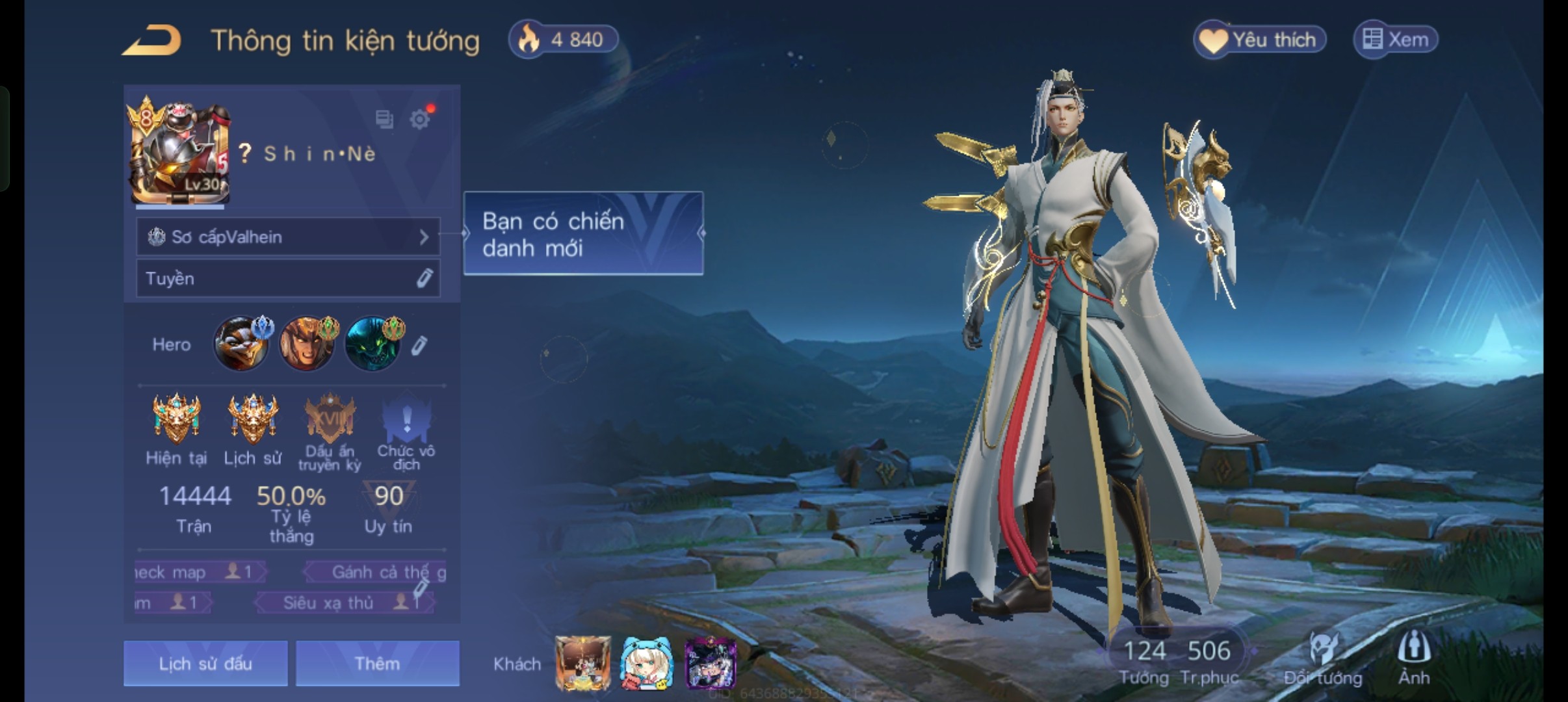1568x702 pixels.
Task: Select the blue-haired girl visitor avatar
Action: click(646, 664)
